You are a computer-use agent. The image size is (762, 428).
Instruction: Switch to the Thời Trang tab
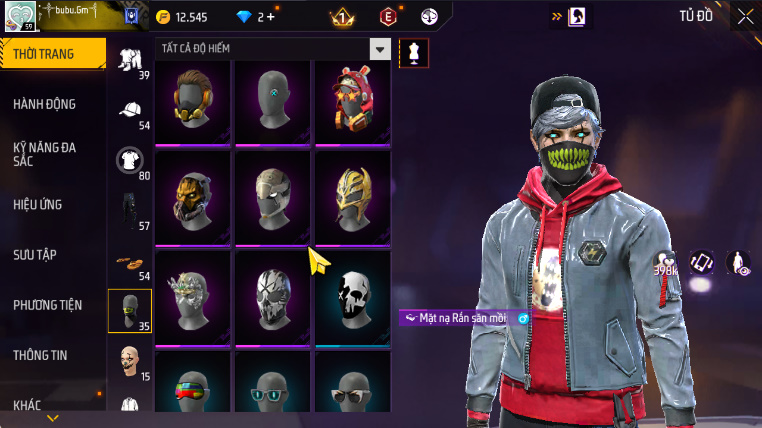pos(50,54)
